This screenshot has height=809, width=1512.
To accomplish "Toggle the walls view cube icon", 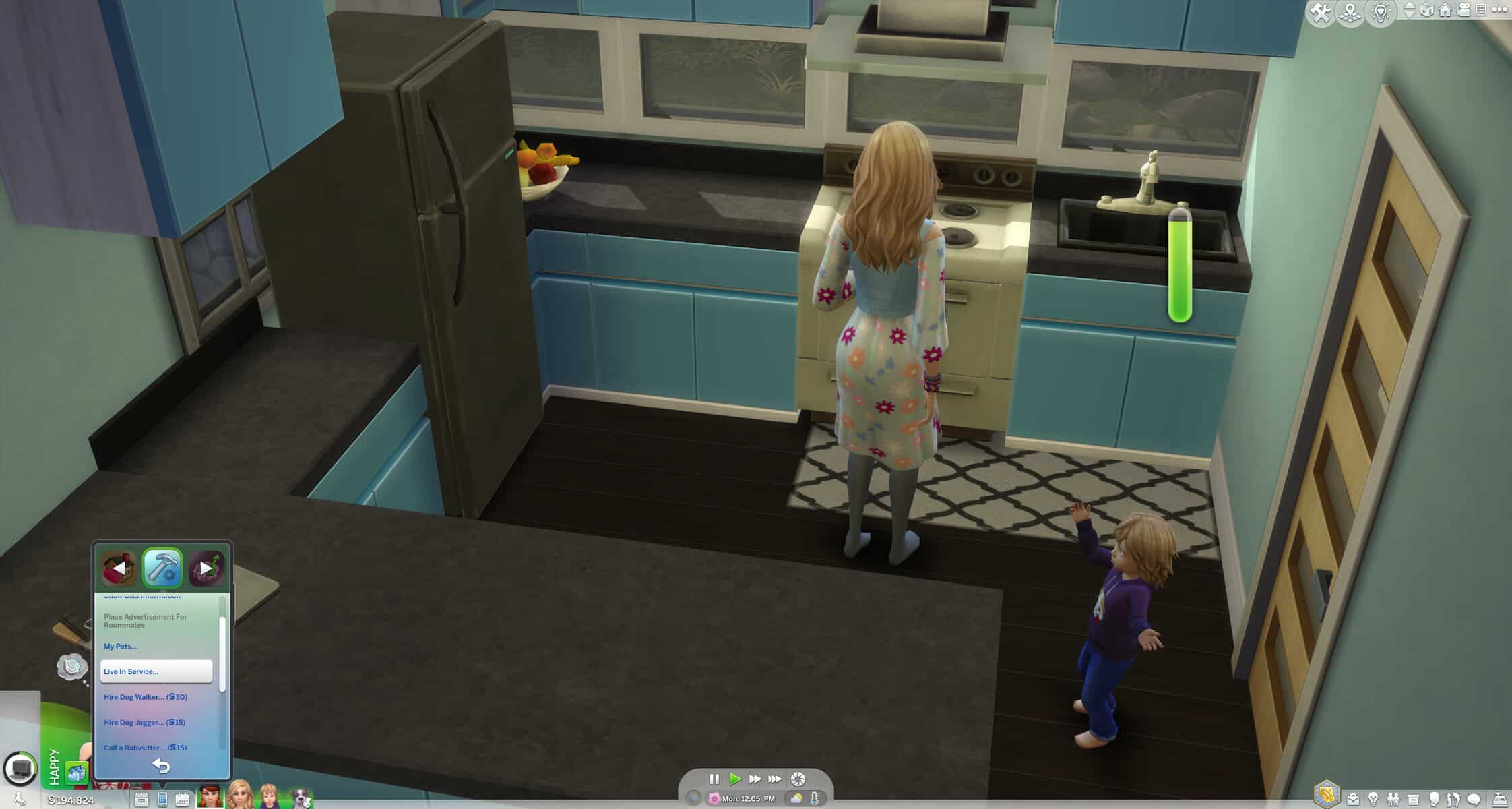I will pyautogui.click(x=1427, y=10).
